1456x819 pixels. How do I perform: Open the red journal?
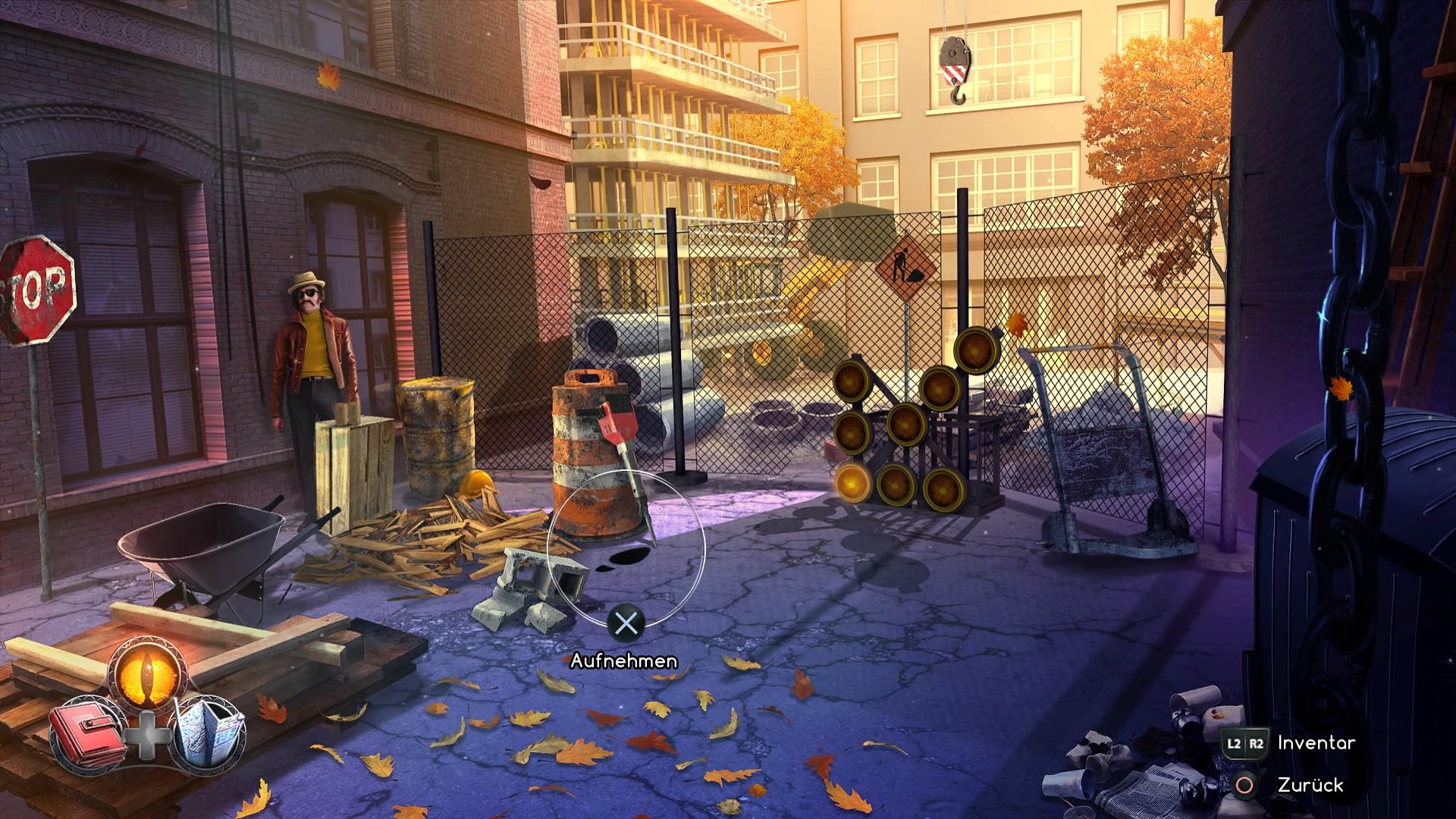click(88, 734)
